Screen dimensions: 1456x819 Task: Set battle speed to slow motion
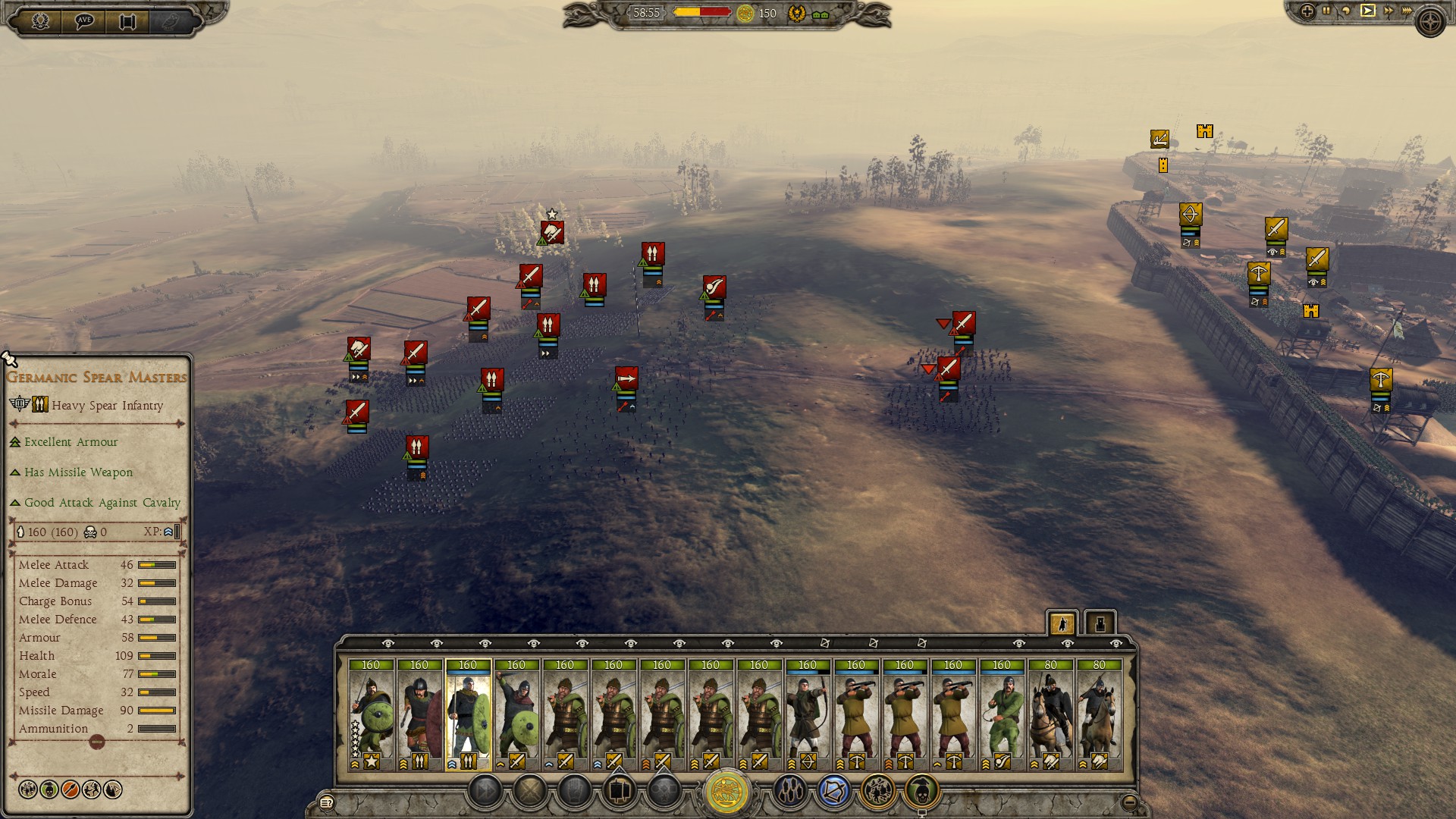tap(1346, 11)
